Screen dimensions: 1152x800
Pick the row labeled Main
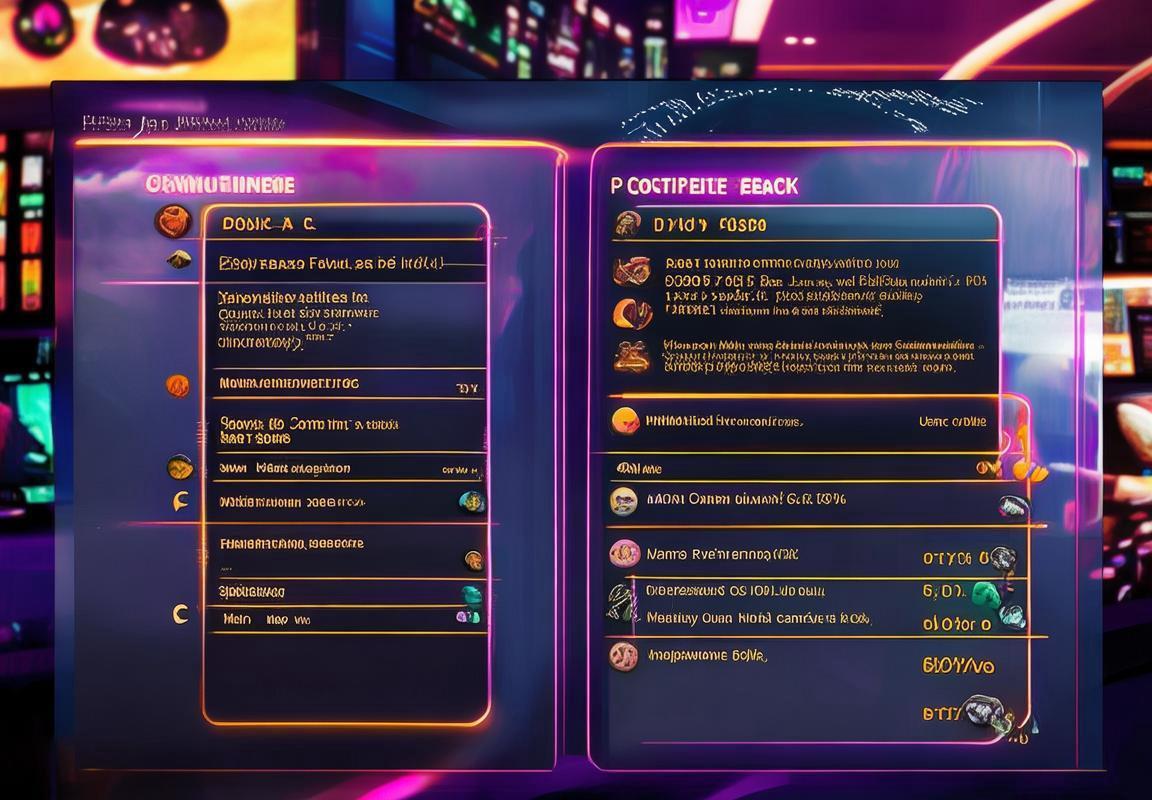(x=345, y=620)
